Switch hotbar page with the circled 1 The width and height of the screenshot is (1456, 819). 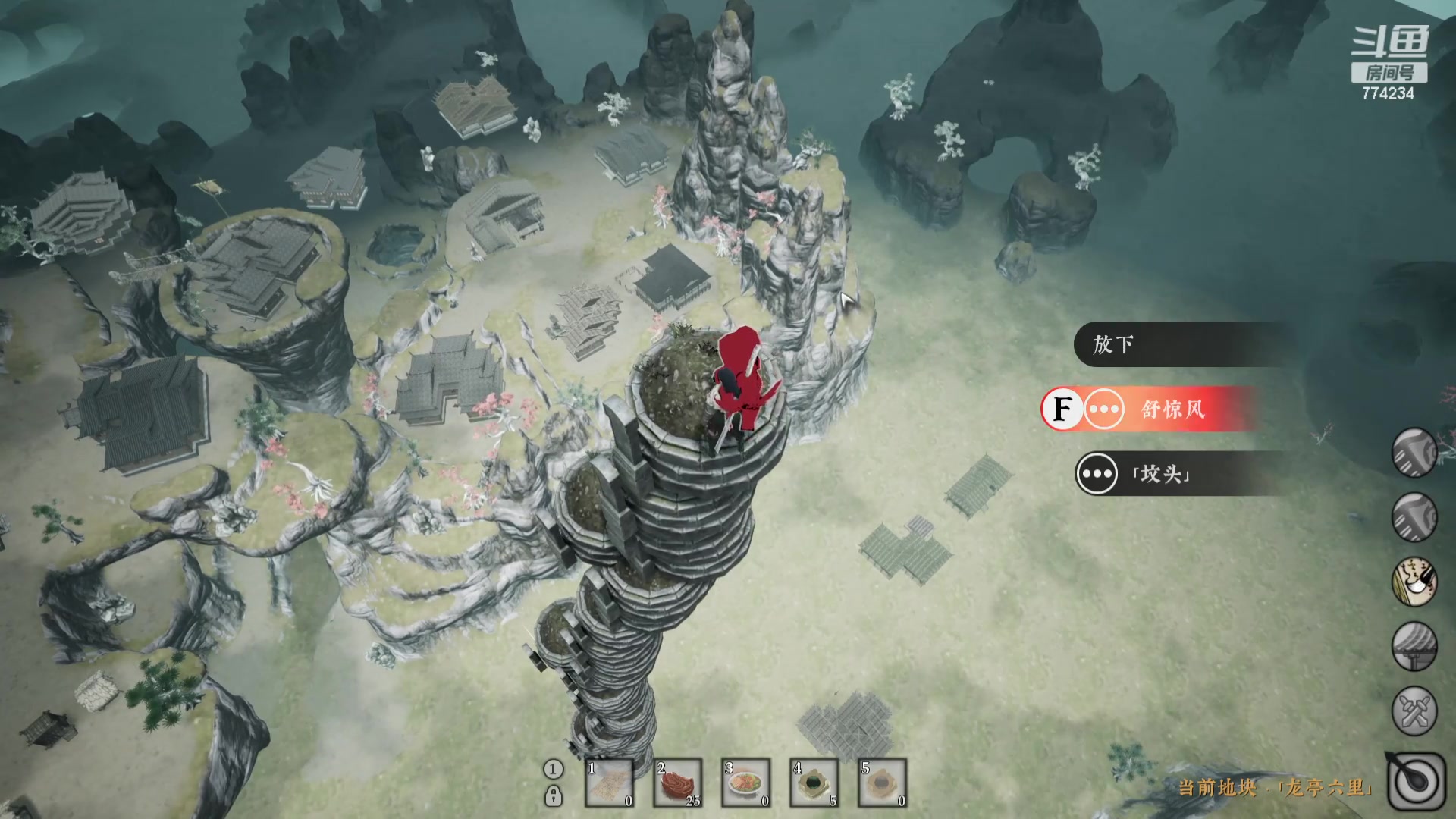(x=554, y=769)
